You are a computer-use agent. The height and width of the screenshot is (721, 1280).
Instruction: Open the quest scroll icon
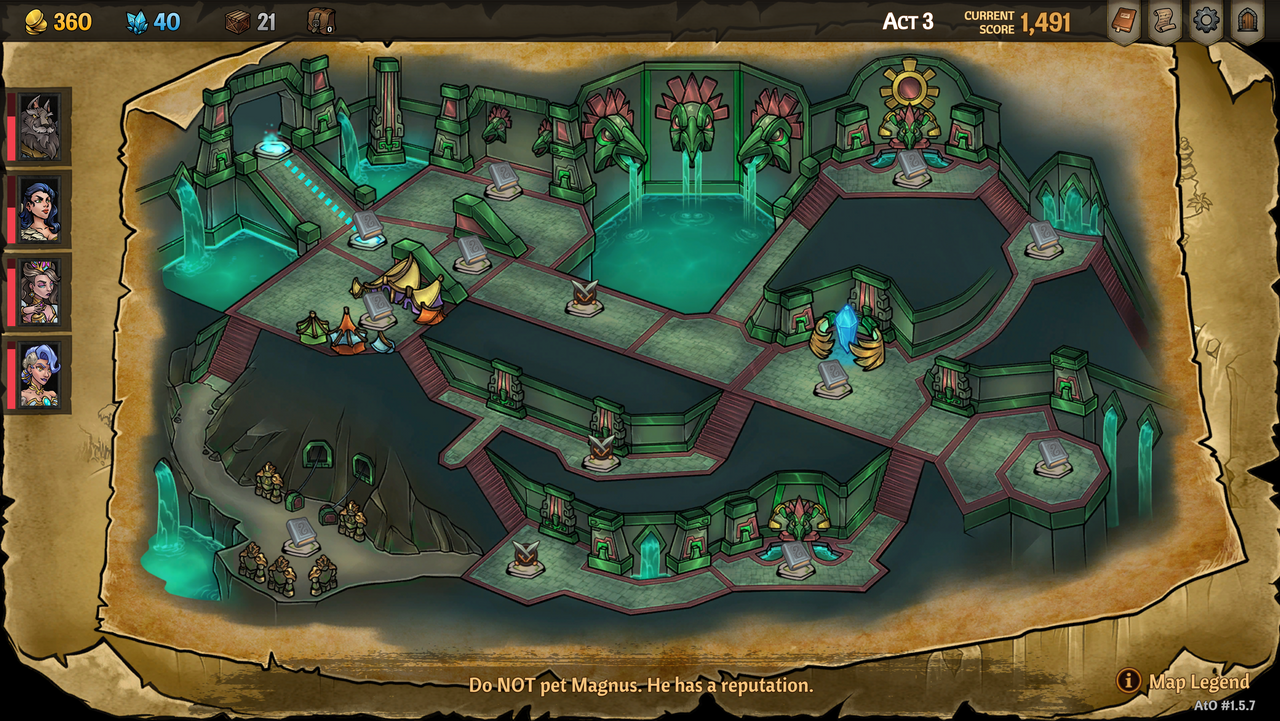click(1163, 20)
